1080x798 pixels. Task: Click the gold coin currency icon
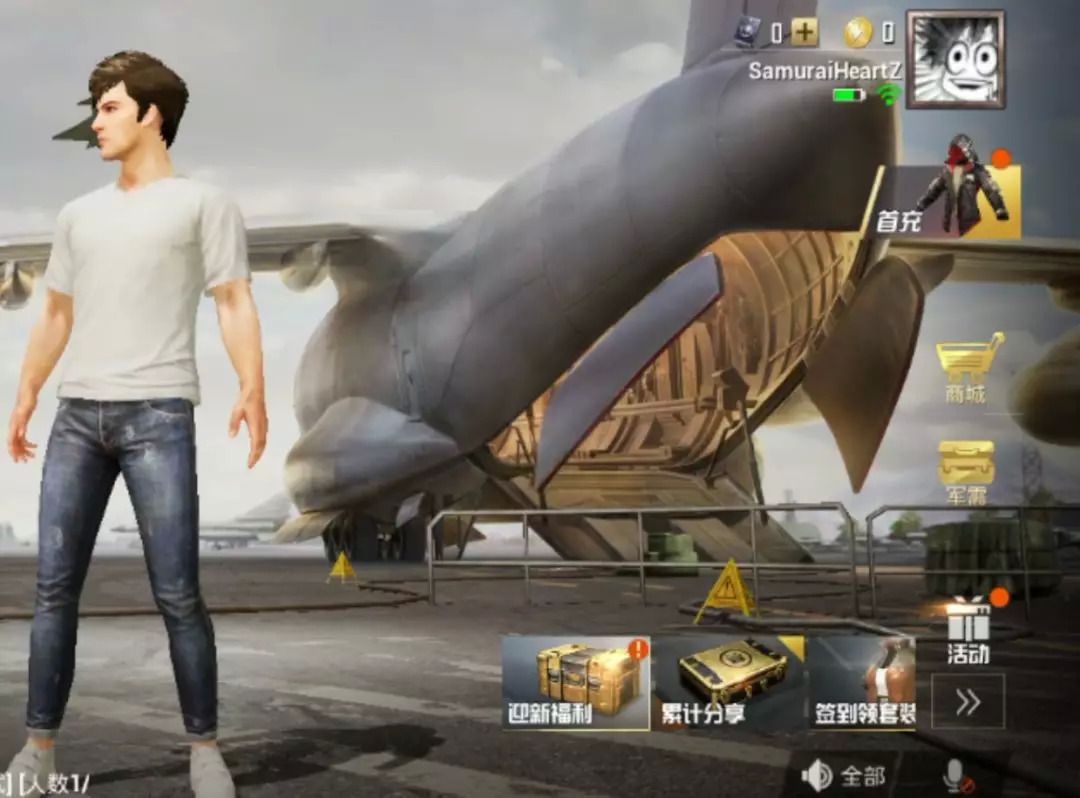click(x=858, y=33)
